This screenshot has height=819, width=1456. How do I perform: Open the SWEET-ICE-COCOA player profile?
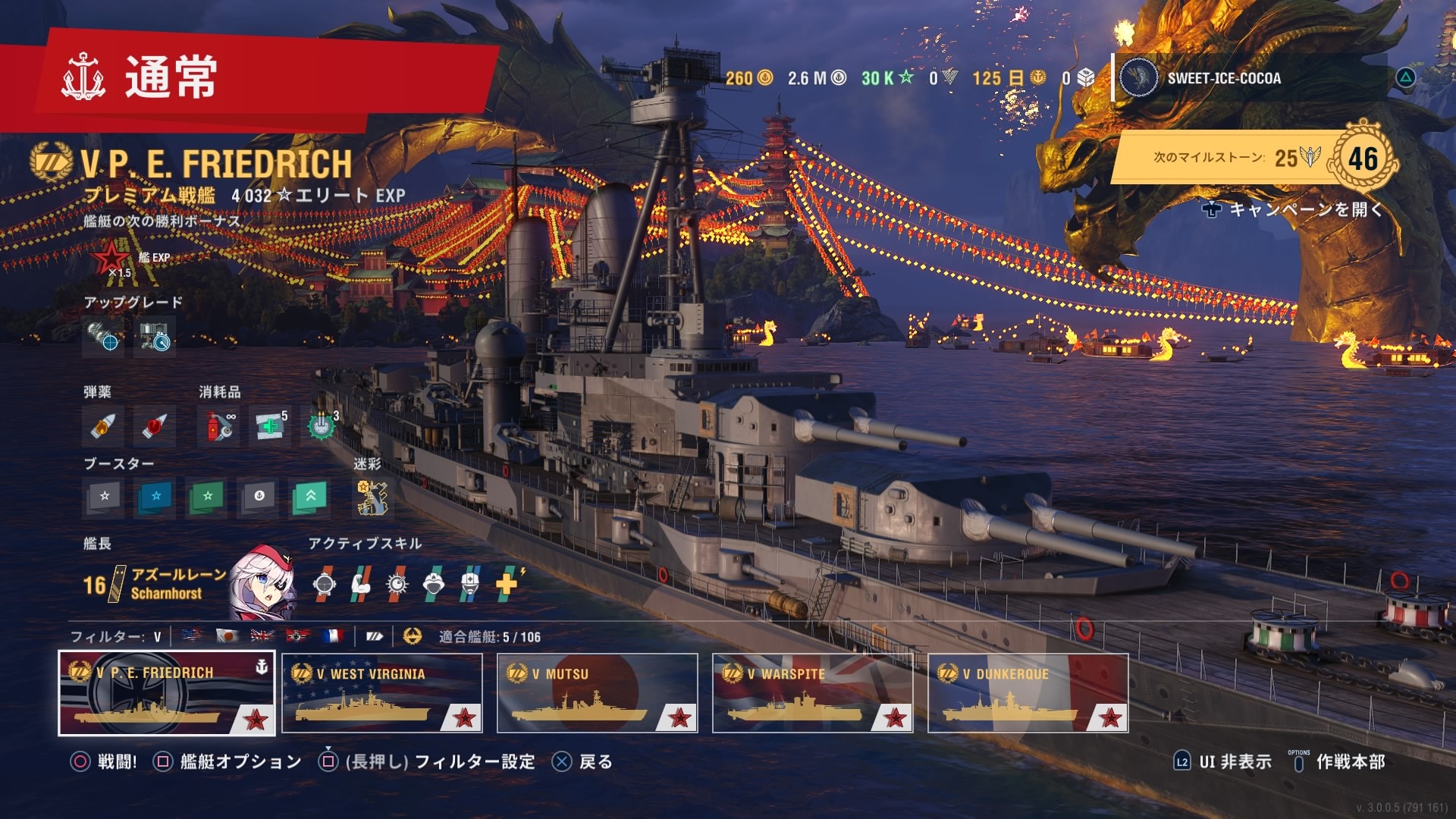[x=1222, y=78]
